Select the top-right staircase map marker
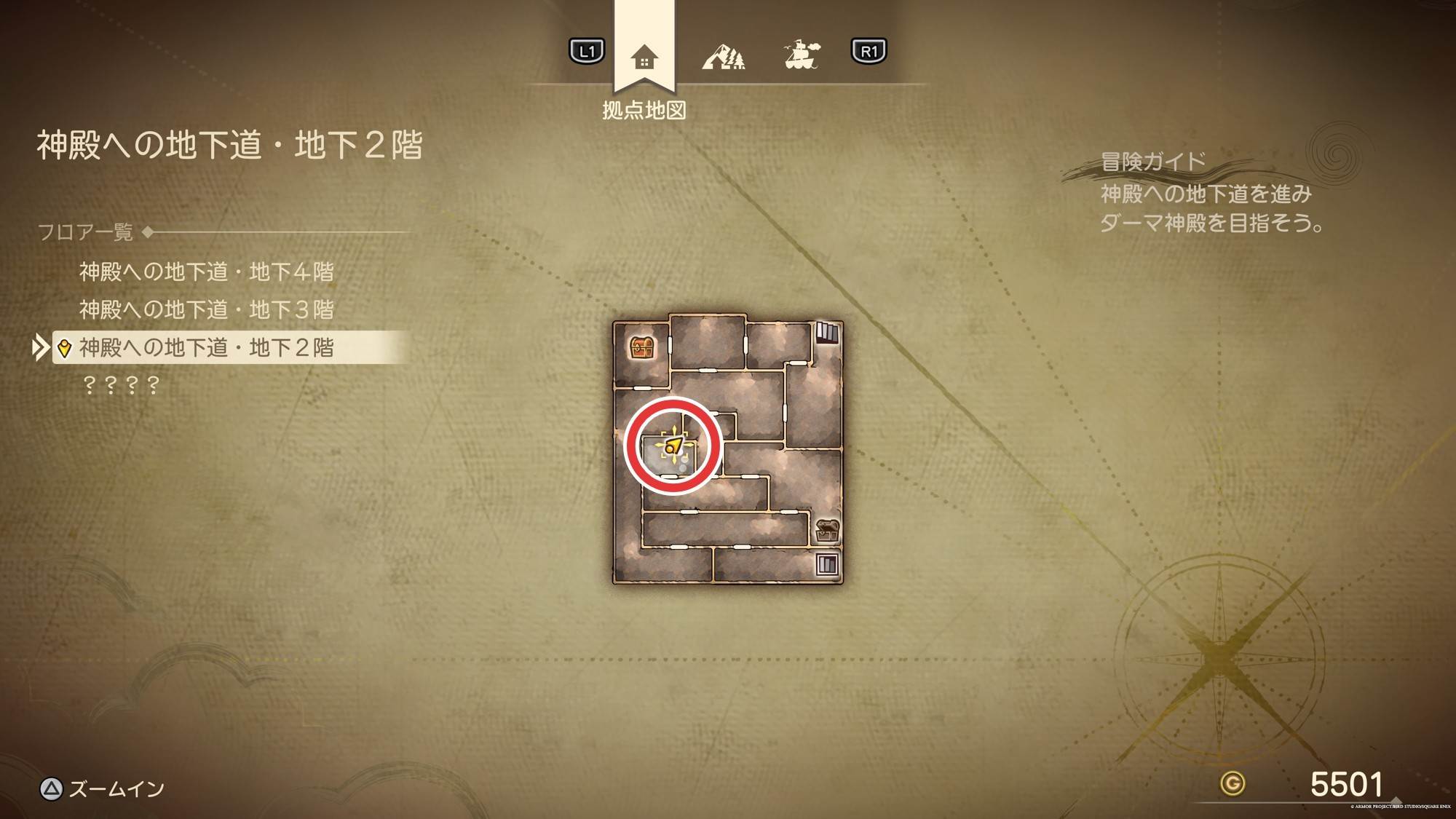Image resolution: width=1456 pixels, height=819 pixels. tap(826, 333)
